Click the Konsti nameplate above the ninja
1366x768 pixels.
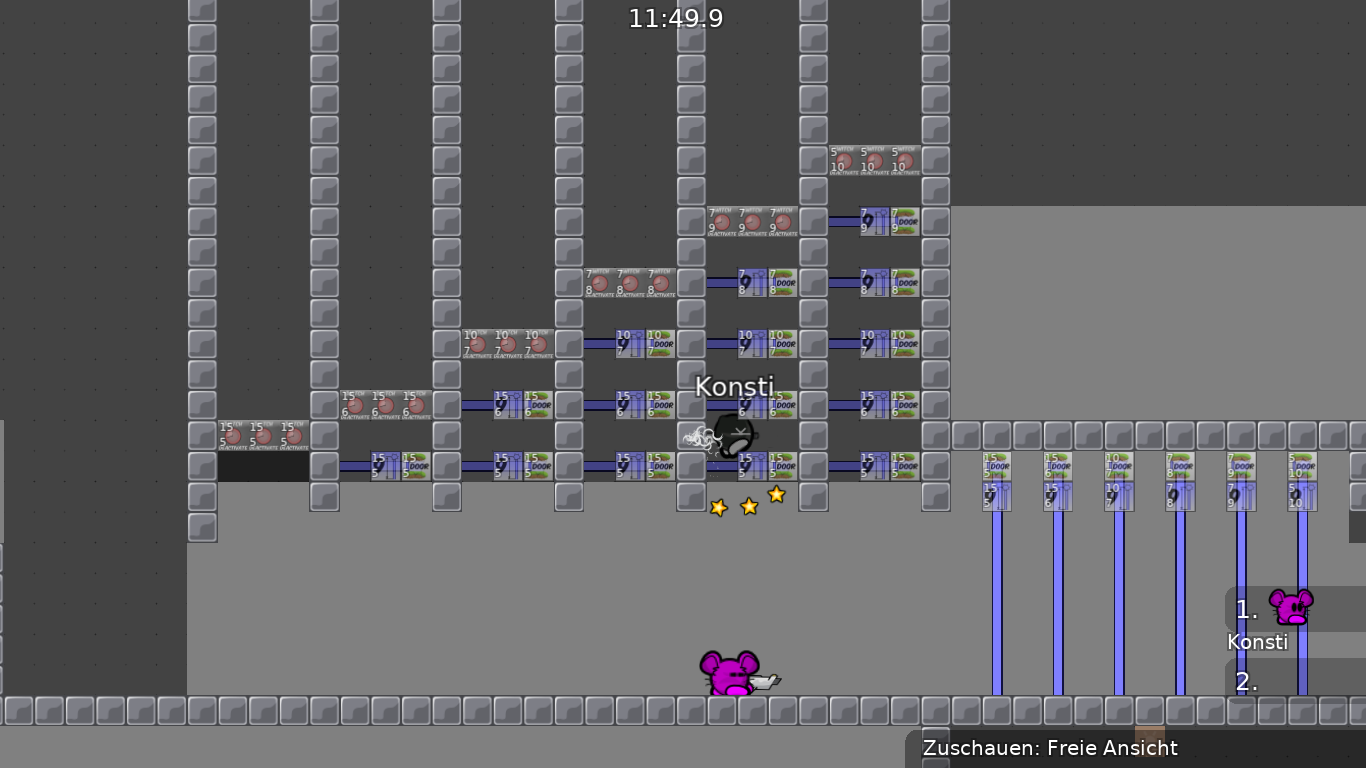[x=735, y=387]
